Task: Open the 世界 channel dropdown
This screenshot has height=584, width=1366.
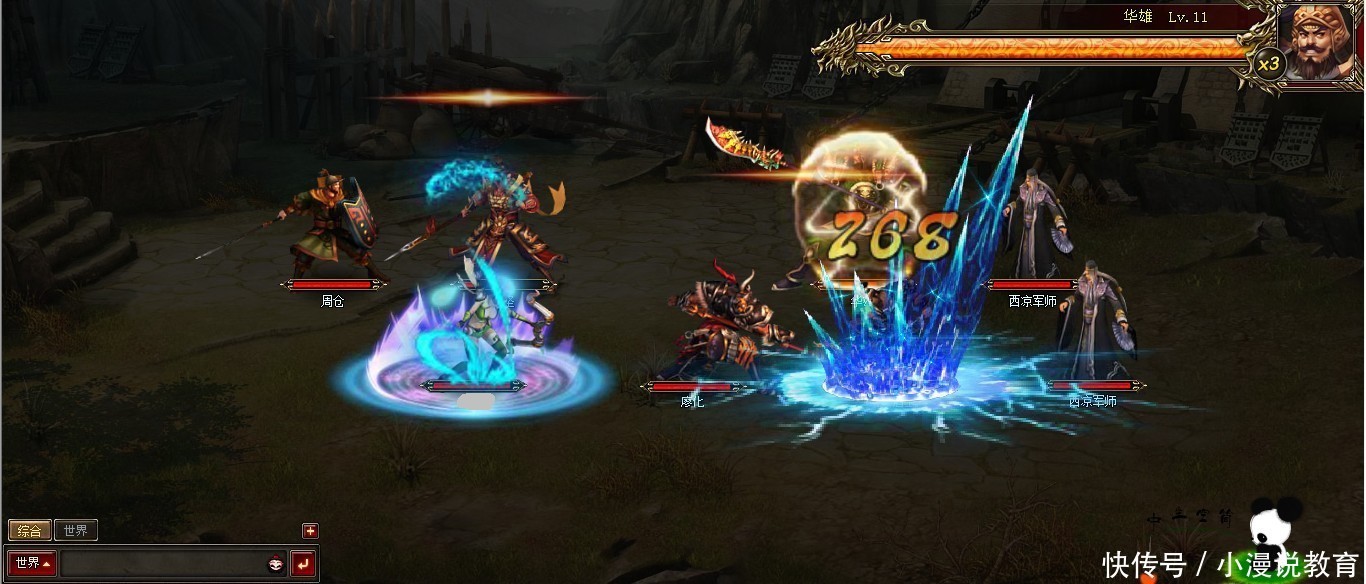Action: (x=32, y=564)
